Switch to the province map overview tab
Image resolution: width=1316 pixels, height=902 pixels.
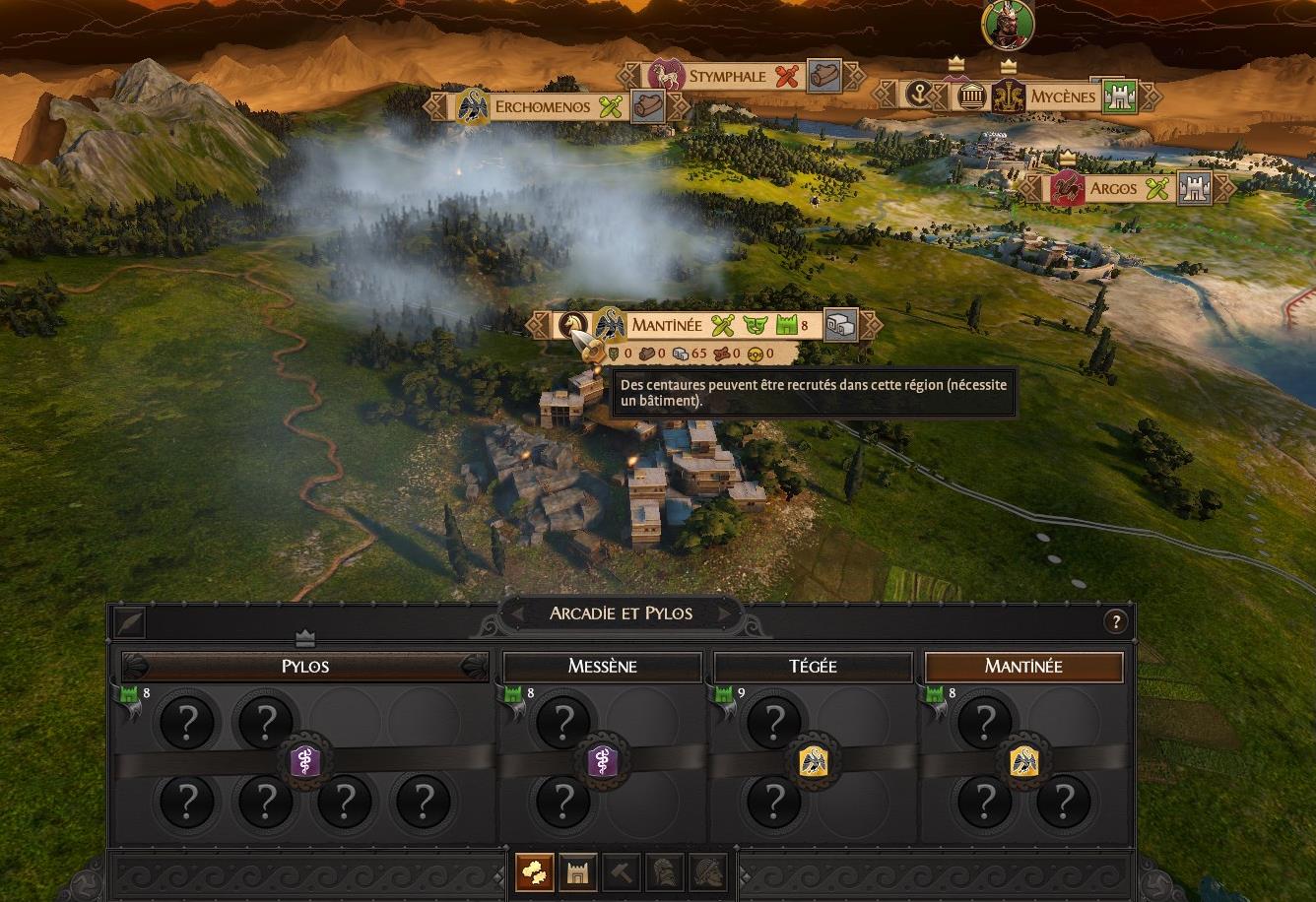535,872
